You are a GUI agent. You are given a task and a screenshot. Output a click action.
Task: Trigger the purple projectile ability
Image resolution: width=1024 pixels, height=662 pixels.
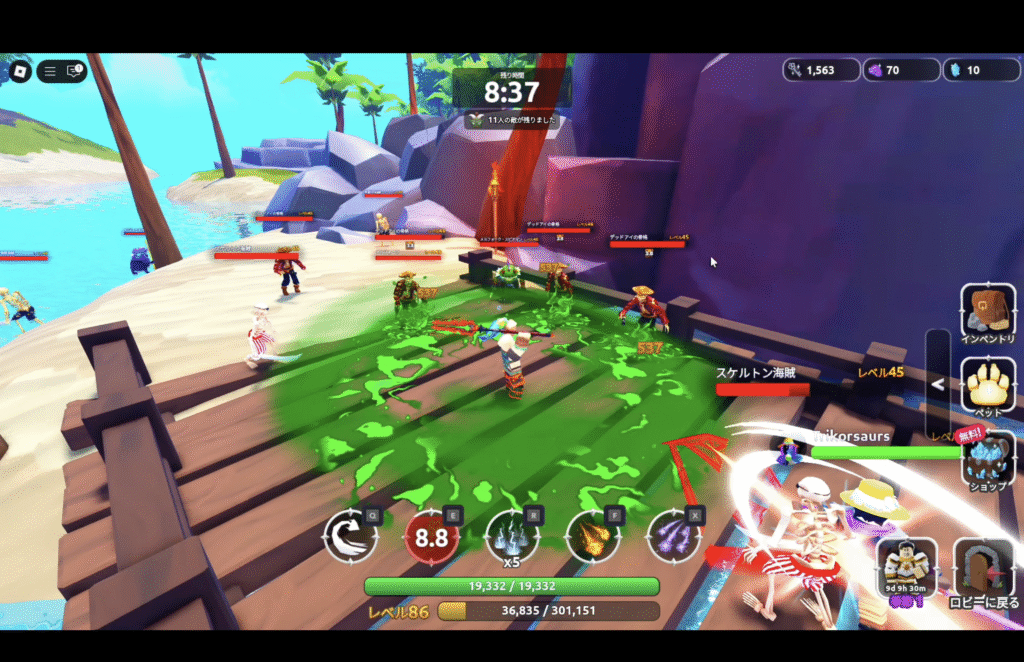(x=673, y=536)
